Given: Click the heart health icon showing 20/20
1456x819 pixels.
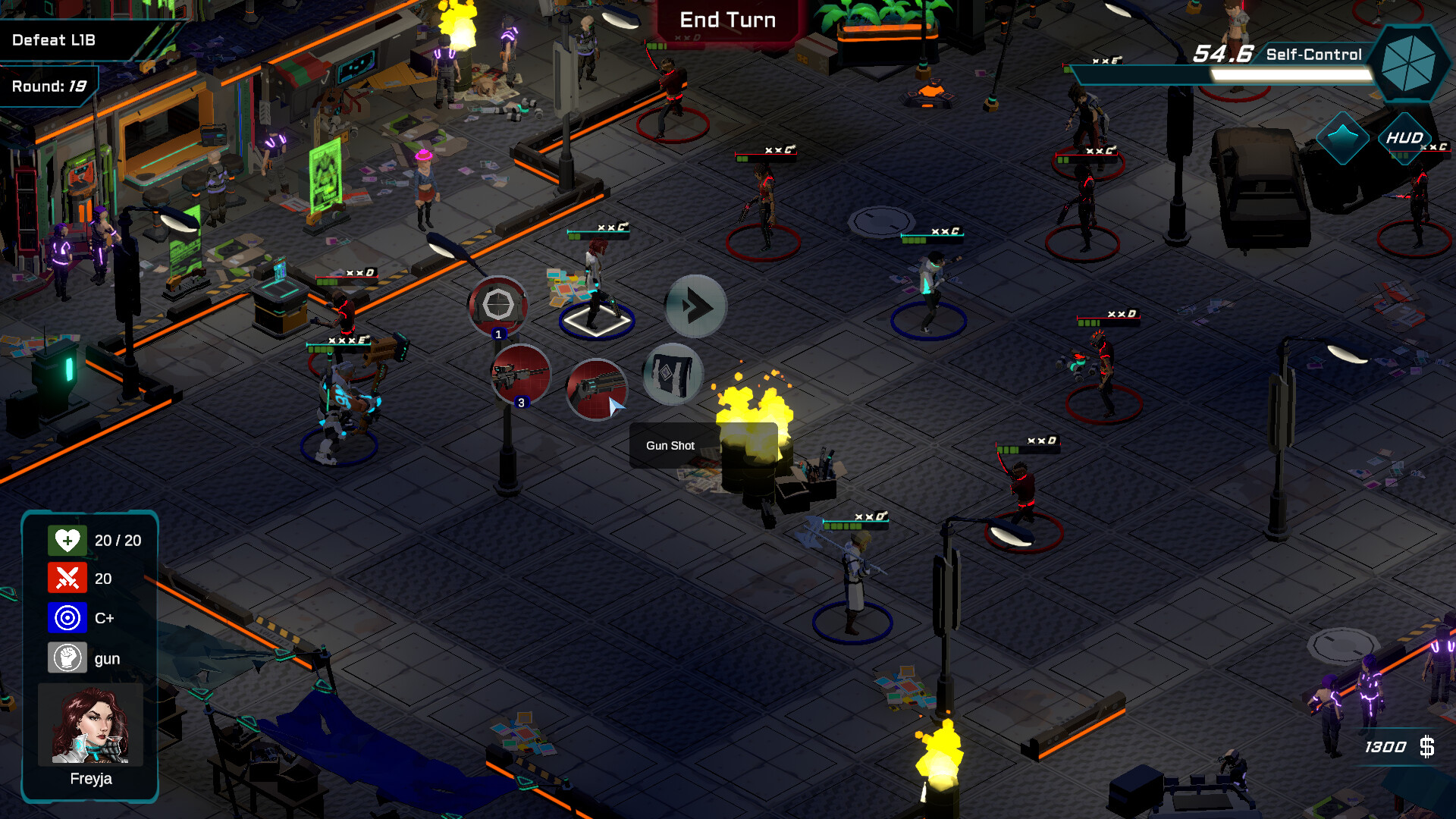Looking at the screenshot, I should pyautogui.click(x=68, y=540).
